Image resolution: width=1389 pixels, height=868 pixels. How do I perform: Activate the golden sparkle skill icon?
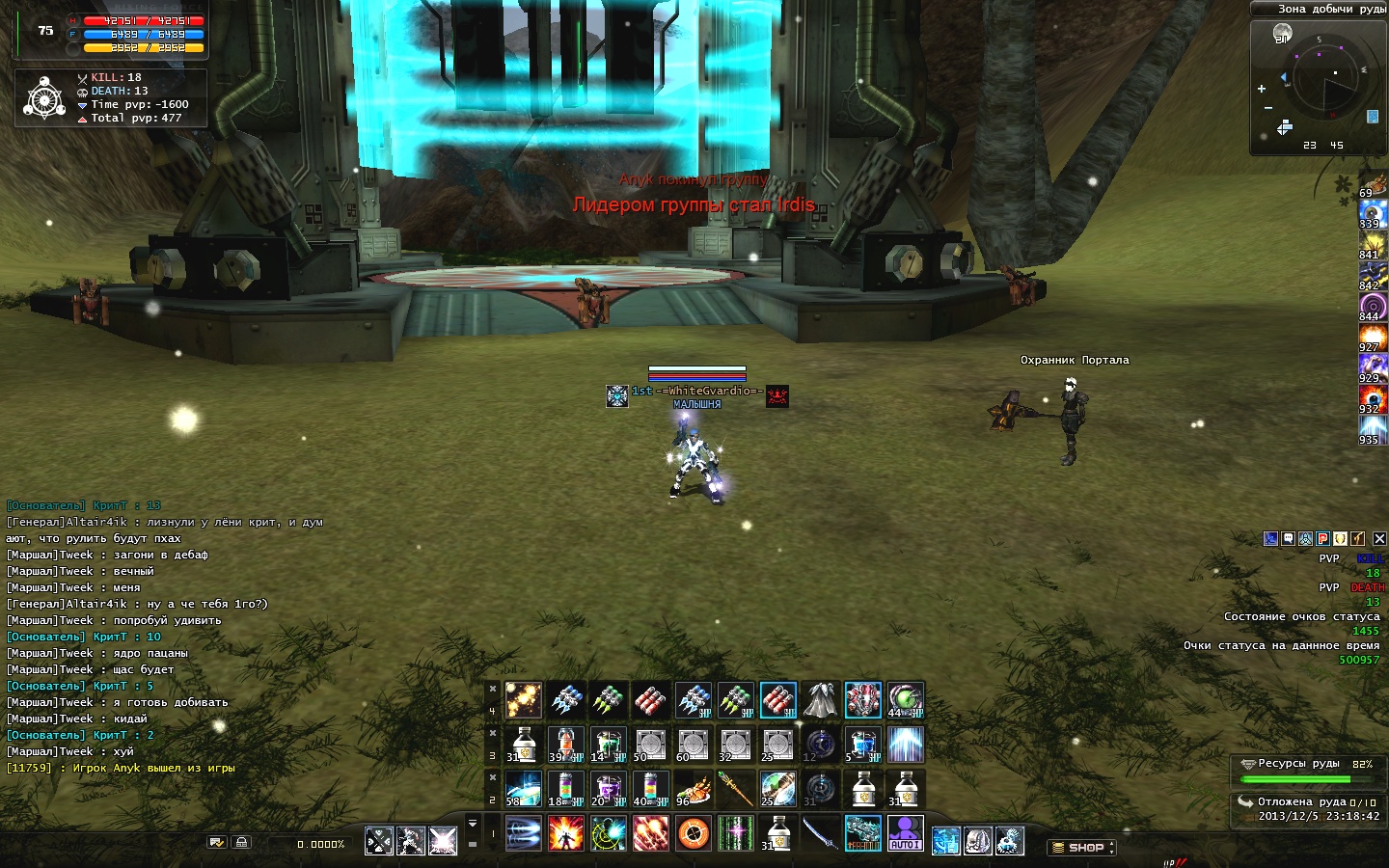pos(523,700)
